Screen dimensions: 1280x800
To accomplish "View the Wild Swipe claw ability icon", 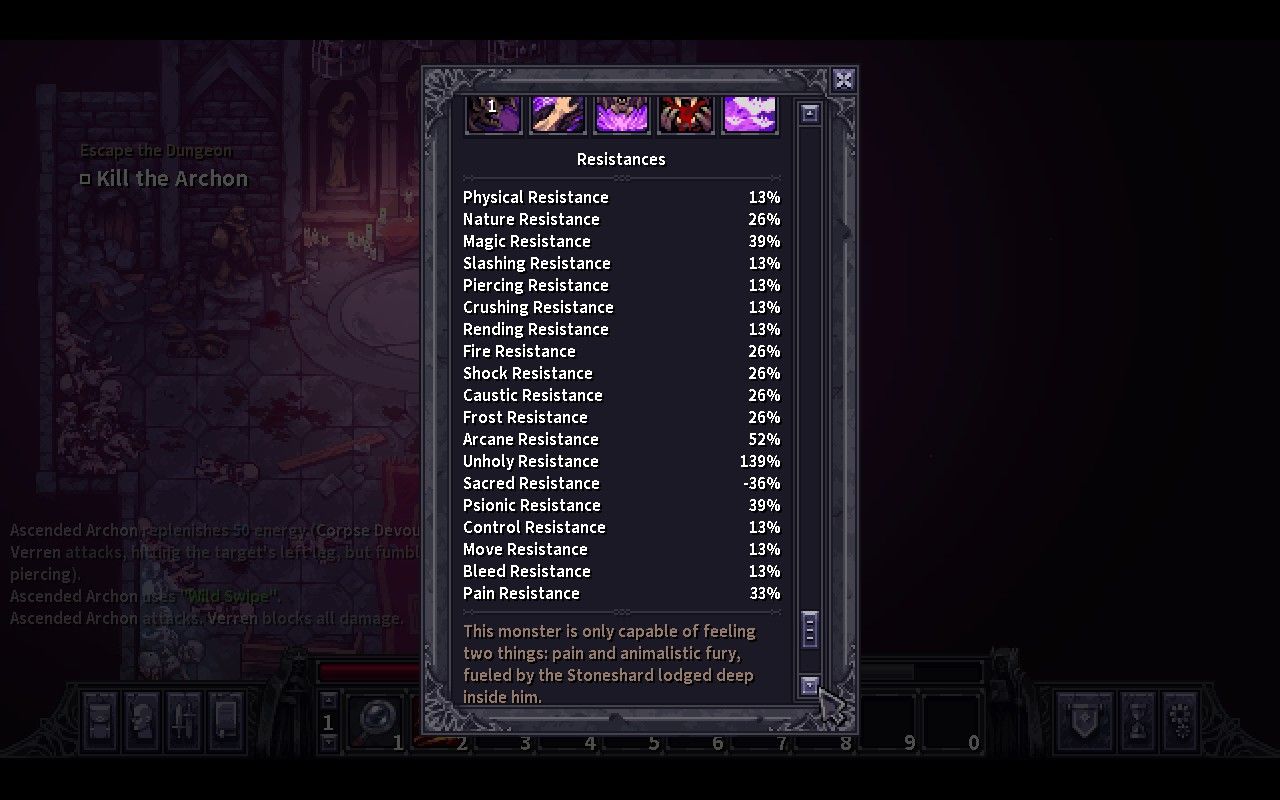I will tap(557, 113).
